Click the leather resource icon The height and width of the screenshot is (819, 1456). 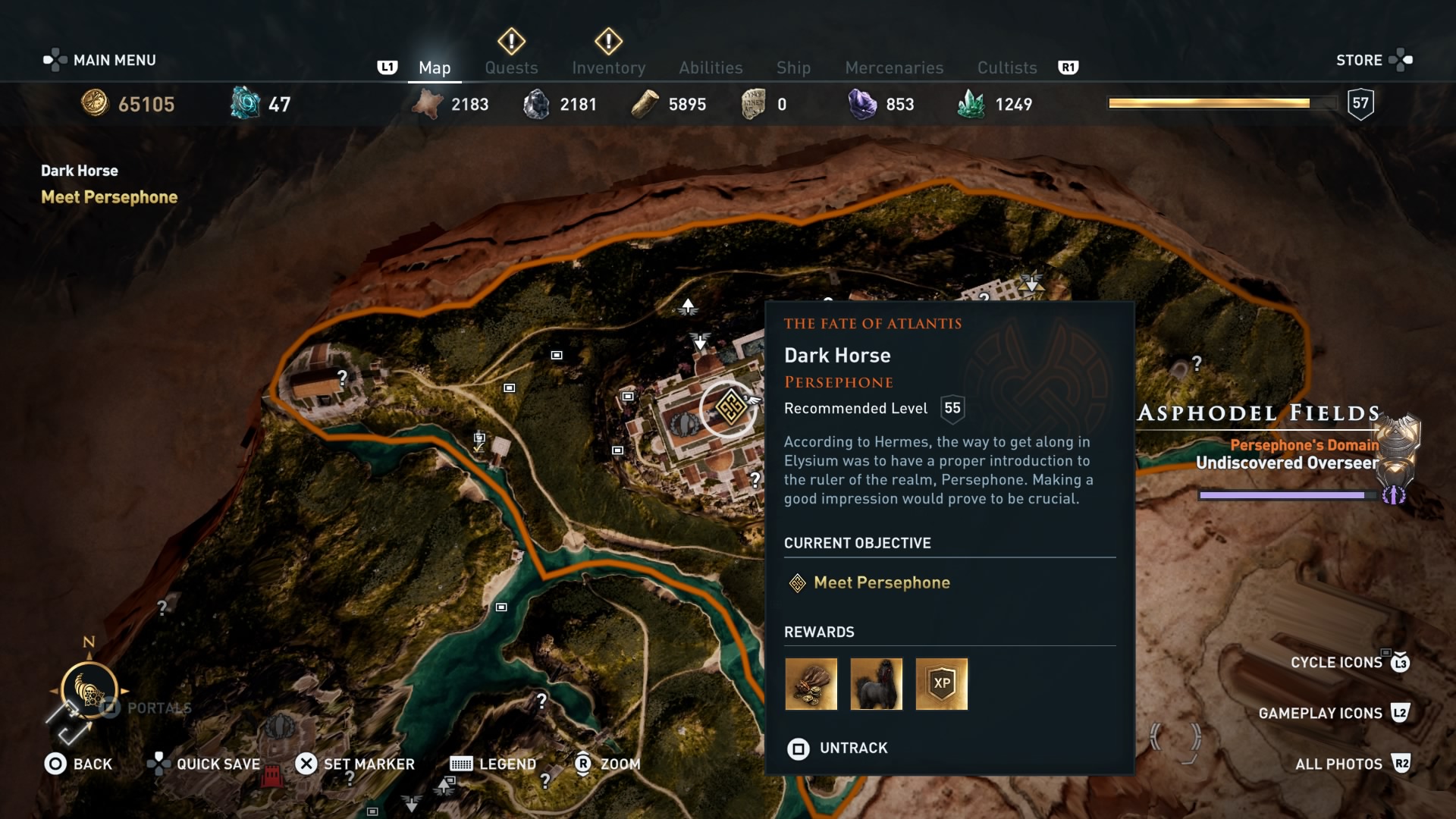tap(429, 104)
